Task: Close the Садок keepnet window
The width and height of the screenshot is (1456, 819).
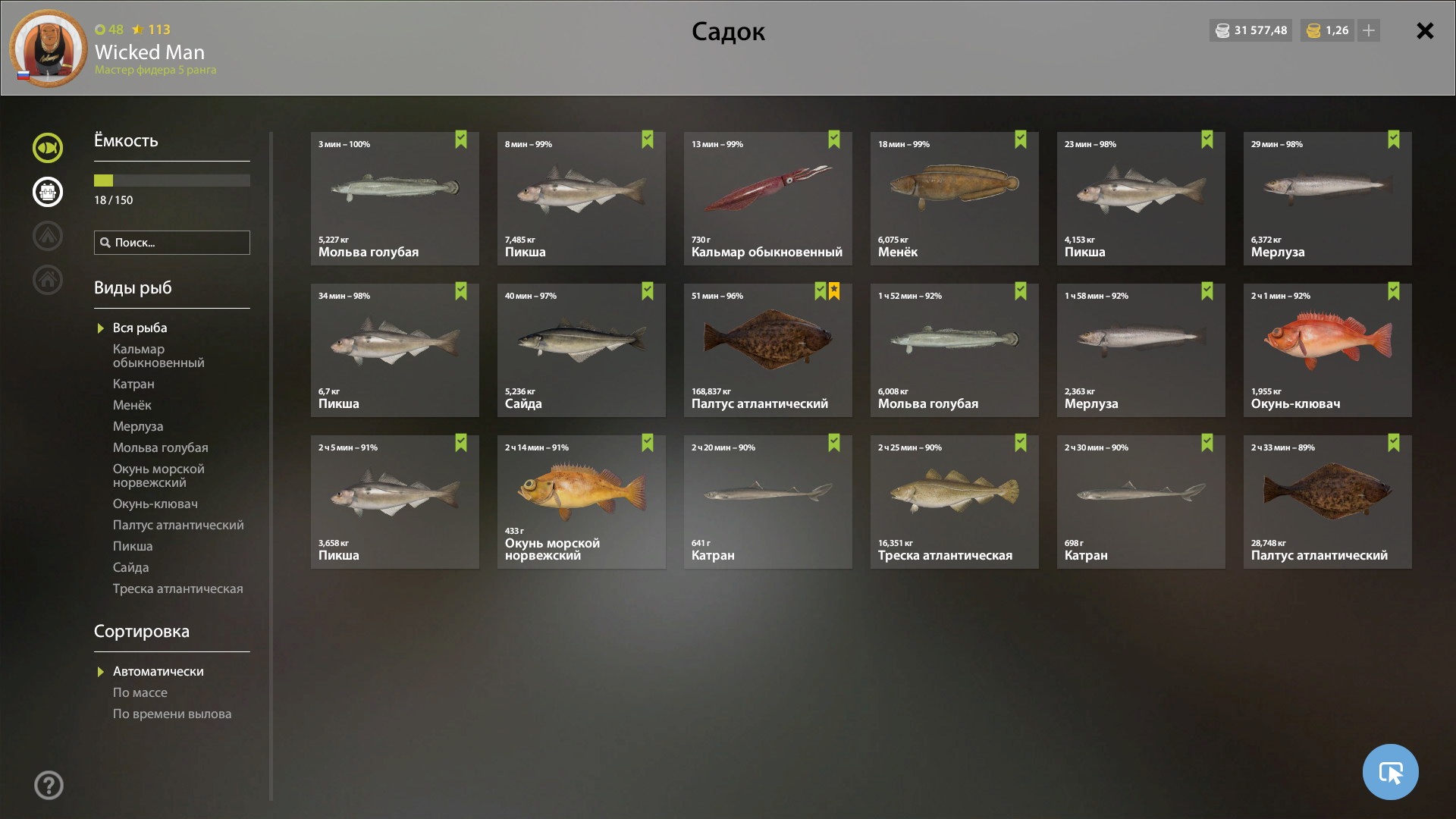Action: coord(1425,31)
